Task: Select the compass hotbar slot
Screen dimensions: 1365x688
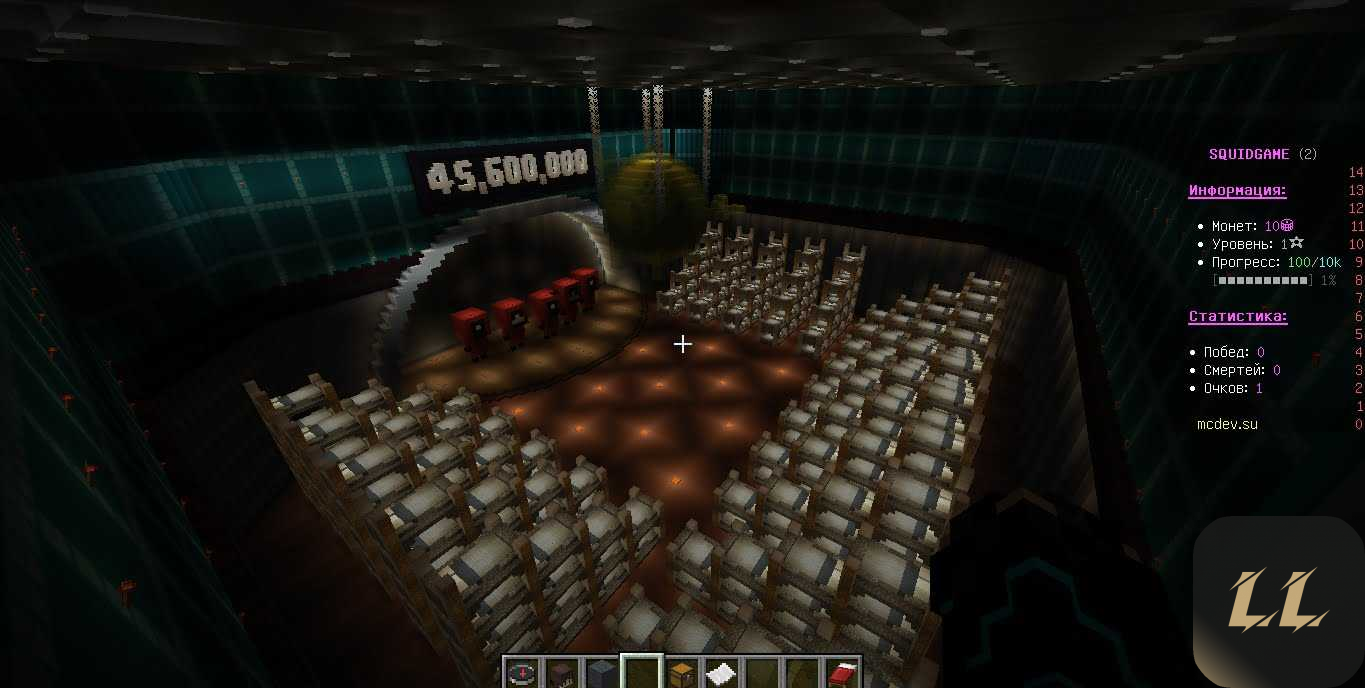Action: [x=521, y=673]
